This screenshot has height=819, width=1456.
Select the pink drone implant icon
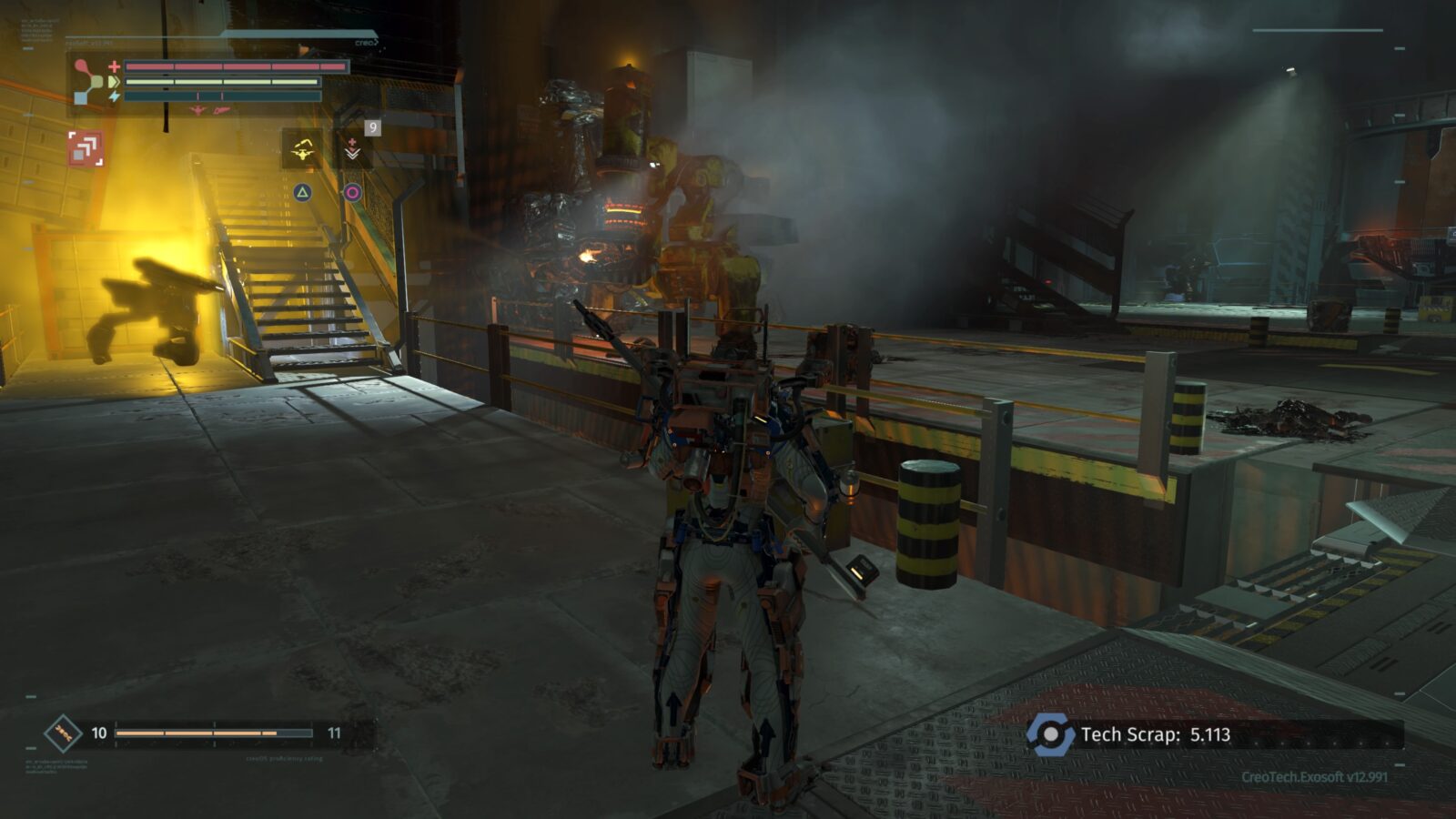(197, 110)
